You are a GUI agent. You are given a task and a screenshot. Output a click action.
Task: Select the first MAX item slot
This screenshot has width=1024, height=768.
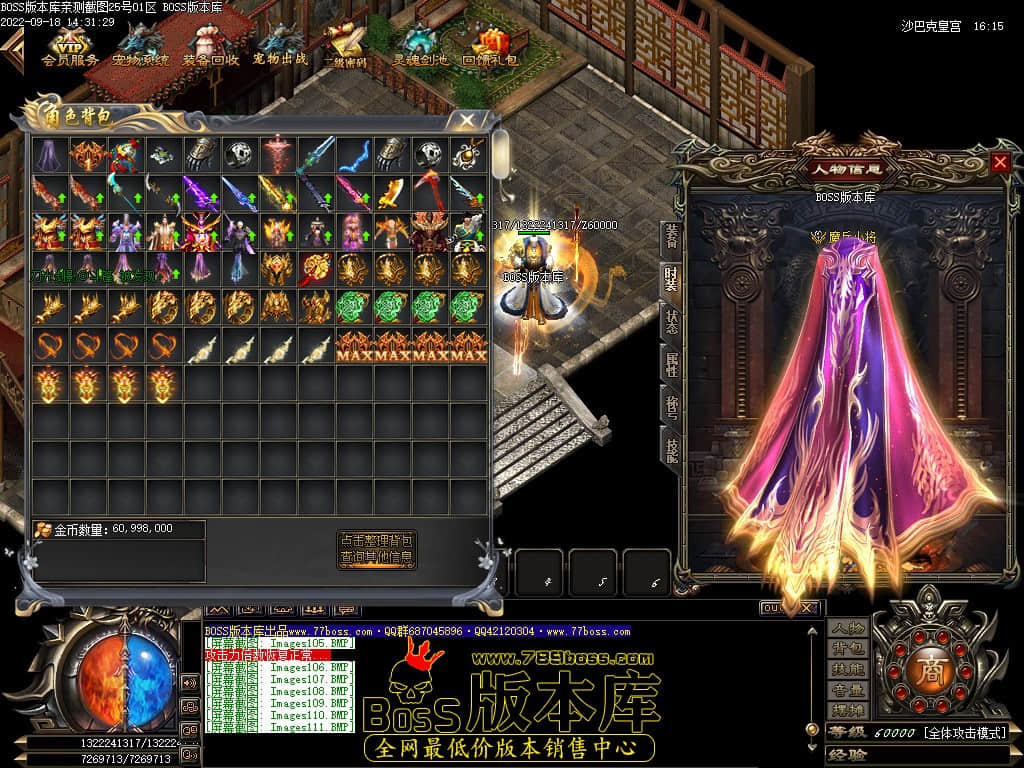point(353,345)
